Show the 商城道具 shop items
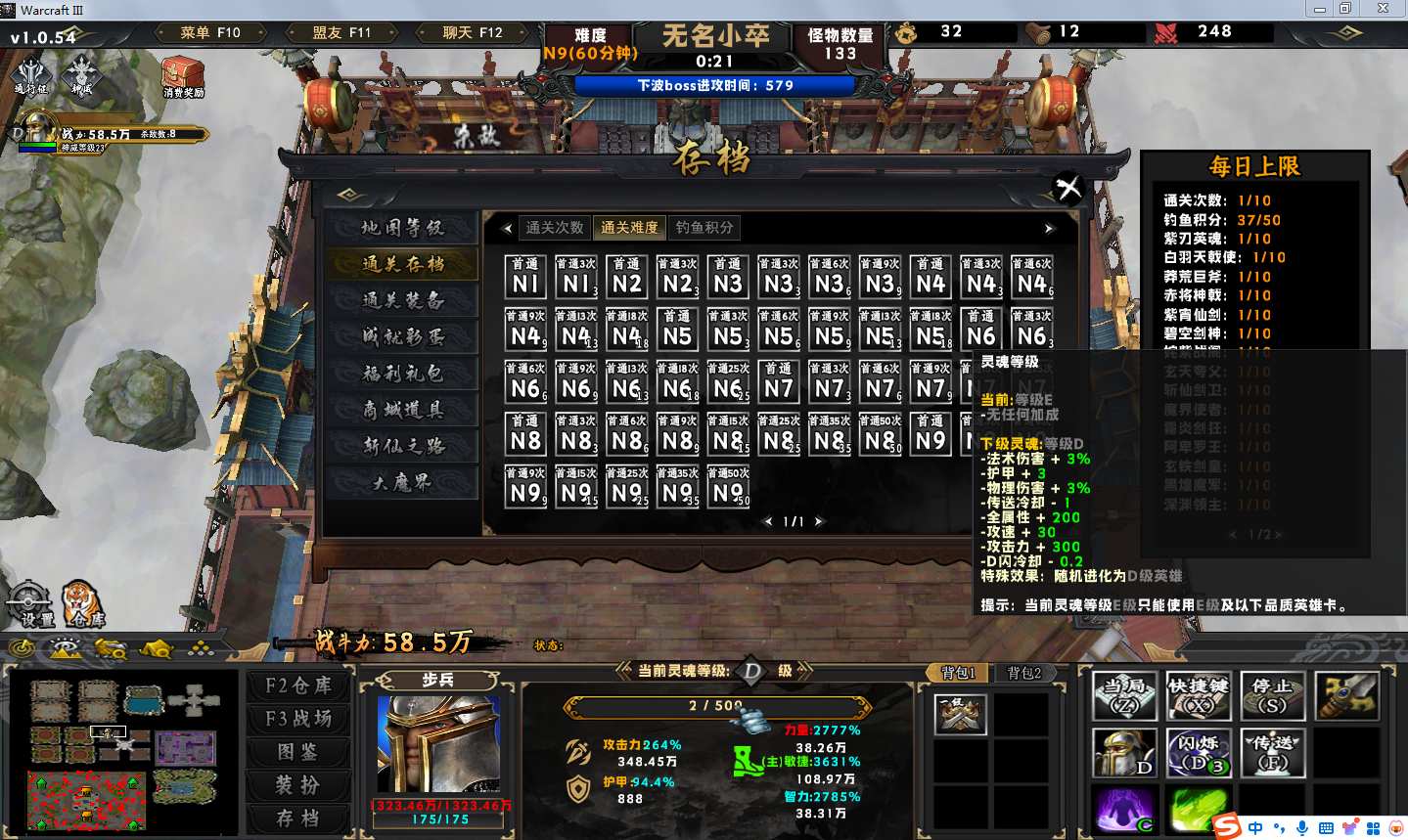Image resolution: width=1408 pixels, height=840 pixels. pos(402,410)
